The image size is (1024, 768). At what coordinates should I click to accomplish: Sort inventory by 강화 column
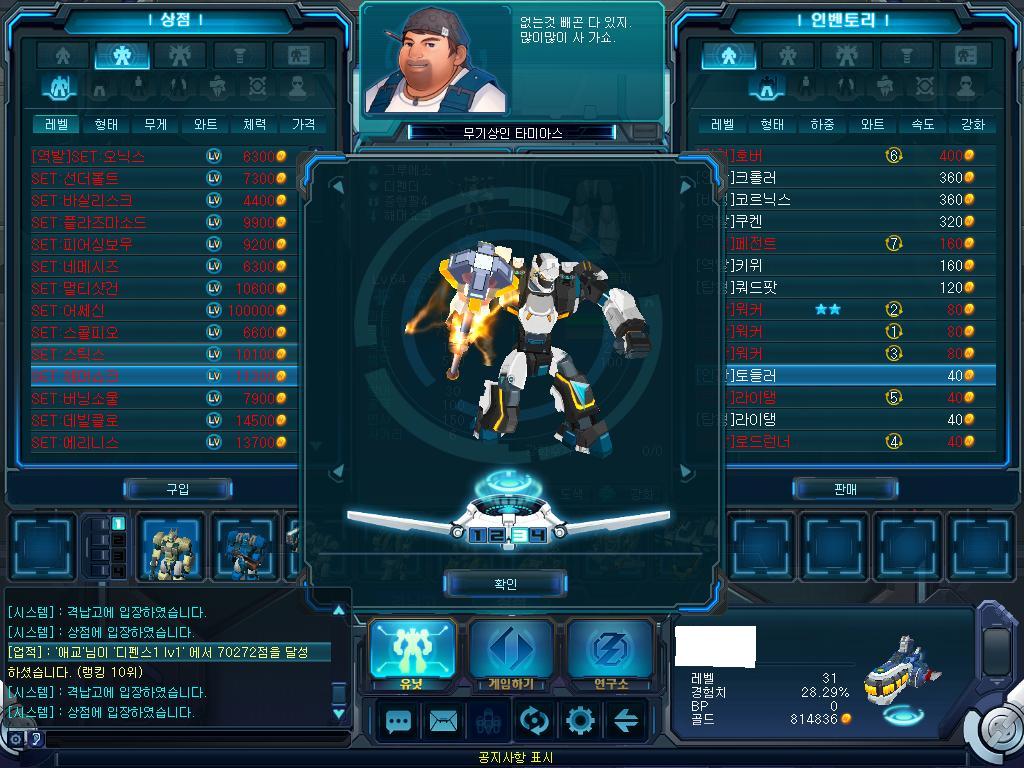972,125
